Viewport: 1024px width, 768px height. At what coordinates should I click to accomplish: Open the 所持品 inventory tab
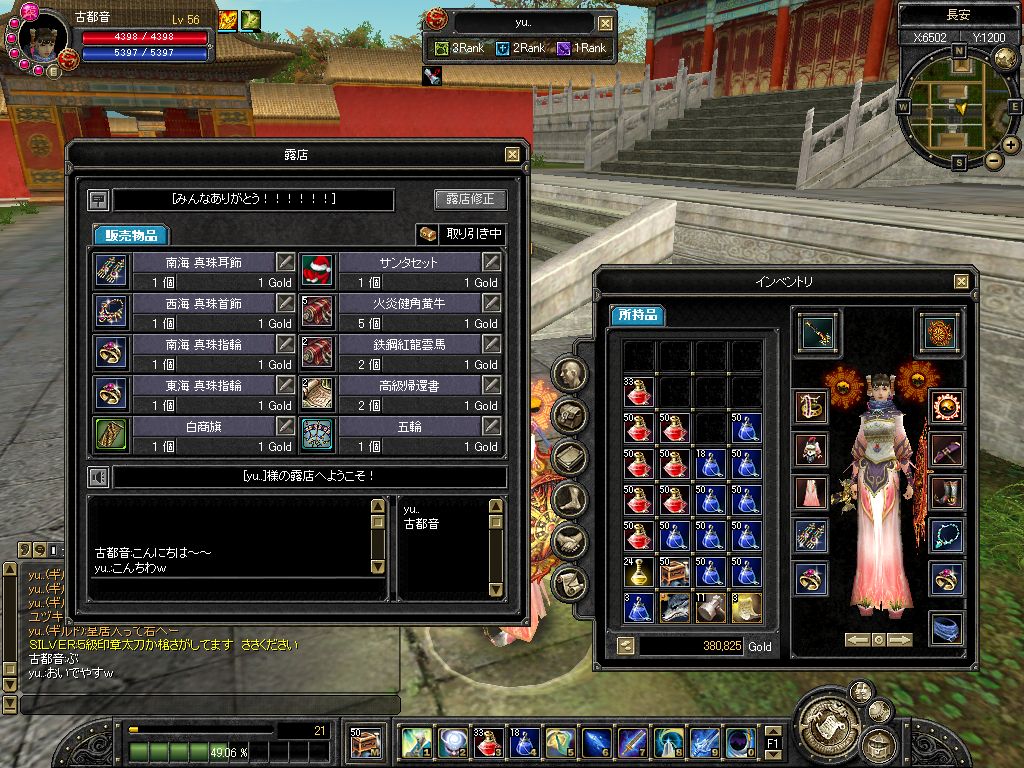[x=638, y=315]
